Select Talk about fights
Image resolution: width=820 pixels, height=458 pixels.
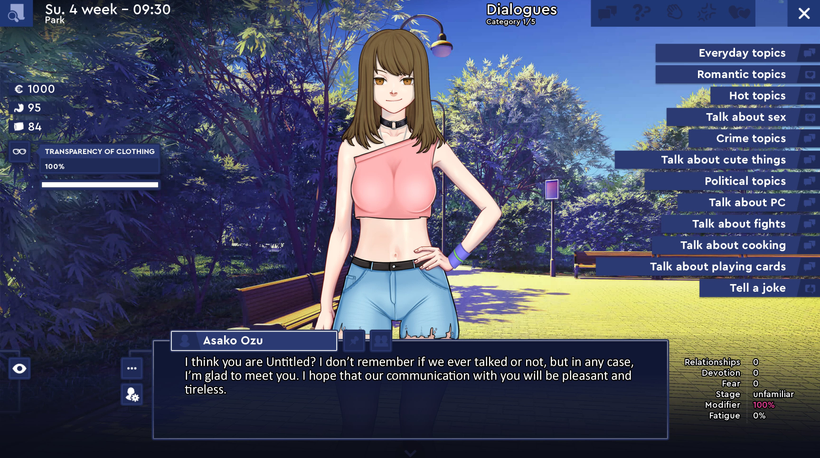[739, 224]
